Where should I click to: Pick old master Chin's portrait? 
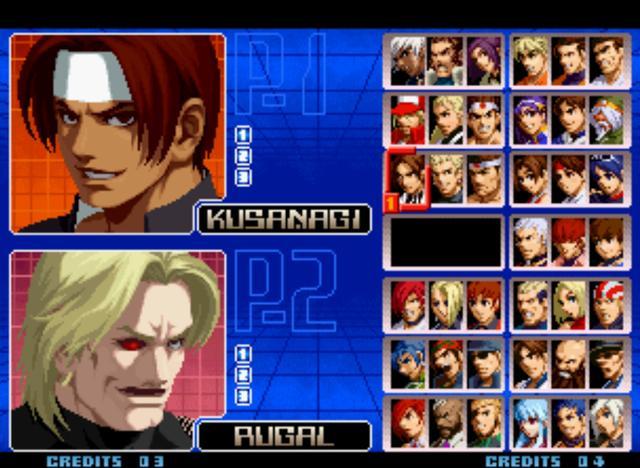[x=607, y=121]
